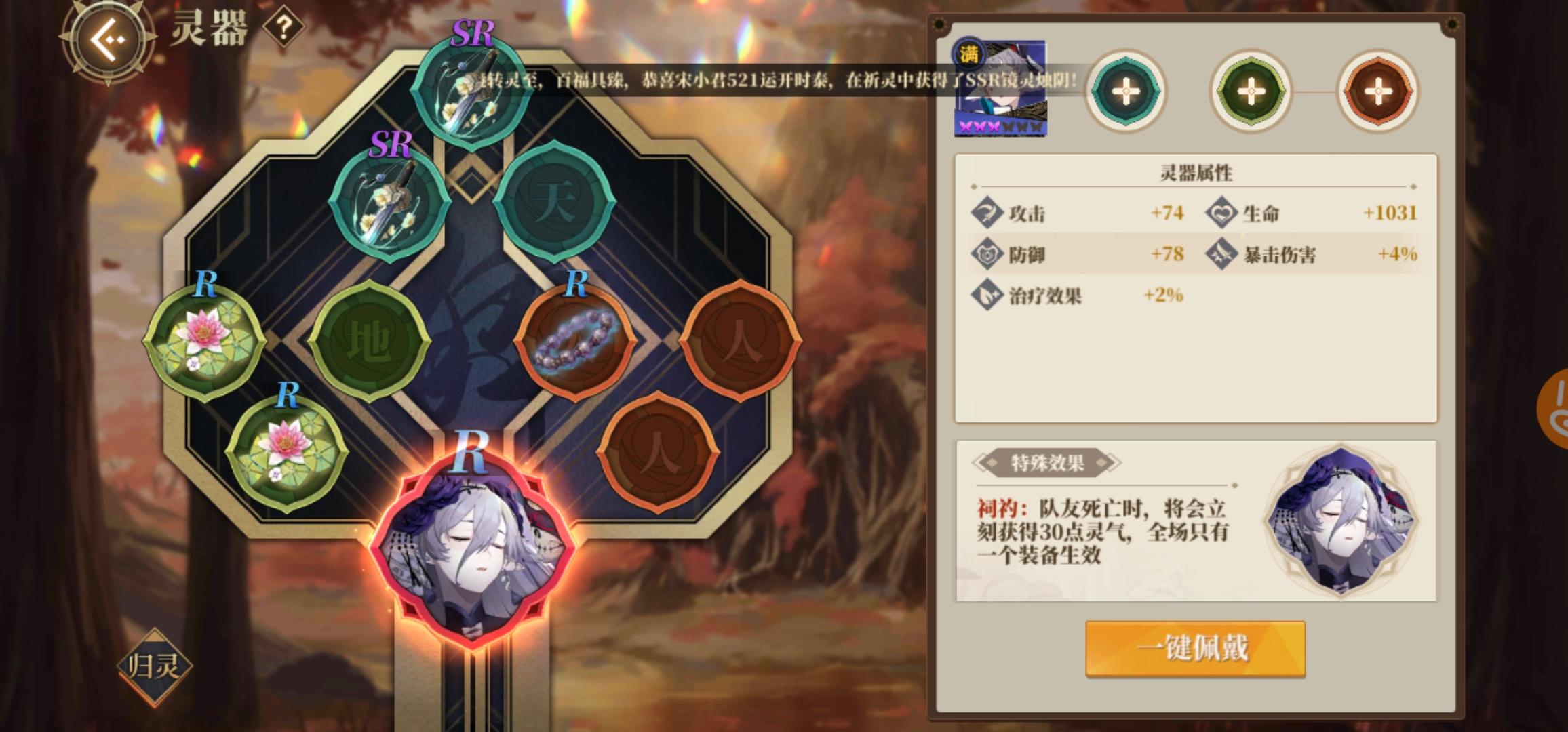Click the 攻击 attack stat icon

pyautogui.click(x=989, y=214)
